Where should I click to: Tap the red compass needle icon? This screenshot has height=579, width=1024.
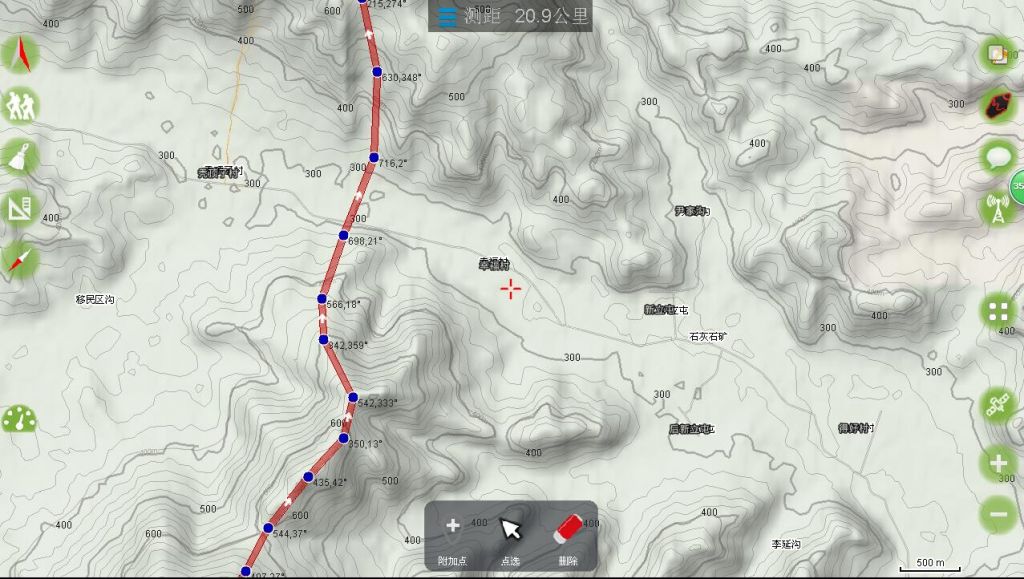(20, 261)
